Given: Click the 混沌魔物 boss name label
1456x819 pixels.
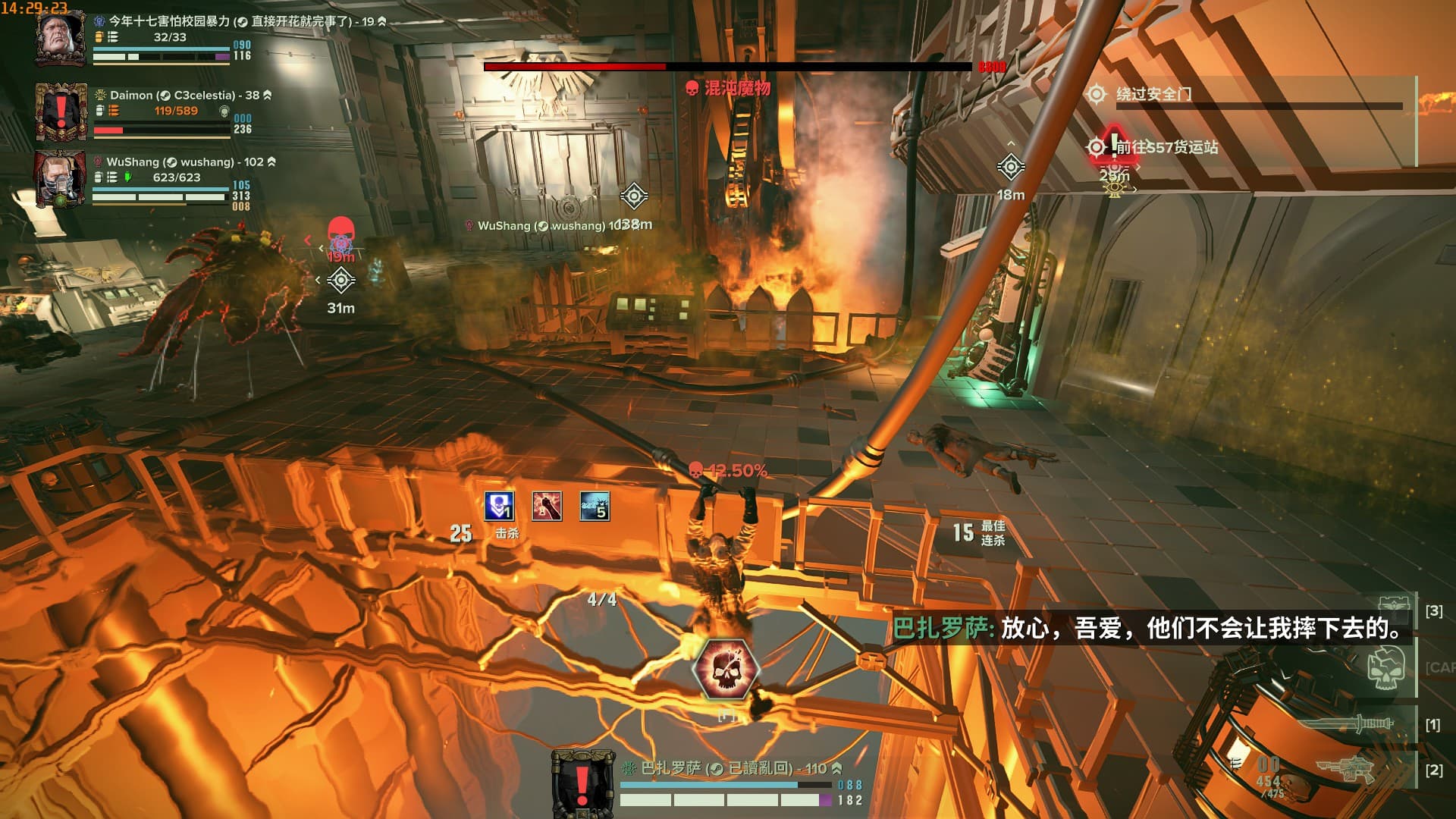Looking at the screenshot, I should coord(736,88).
